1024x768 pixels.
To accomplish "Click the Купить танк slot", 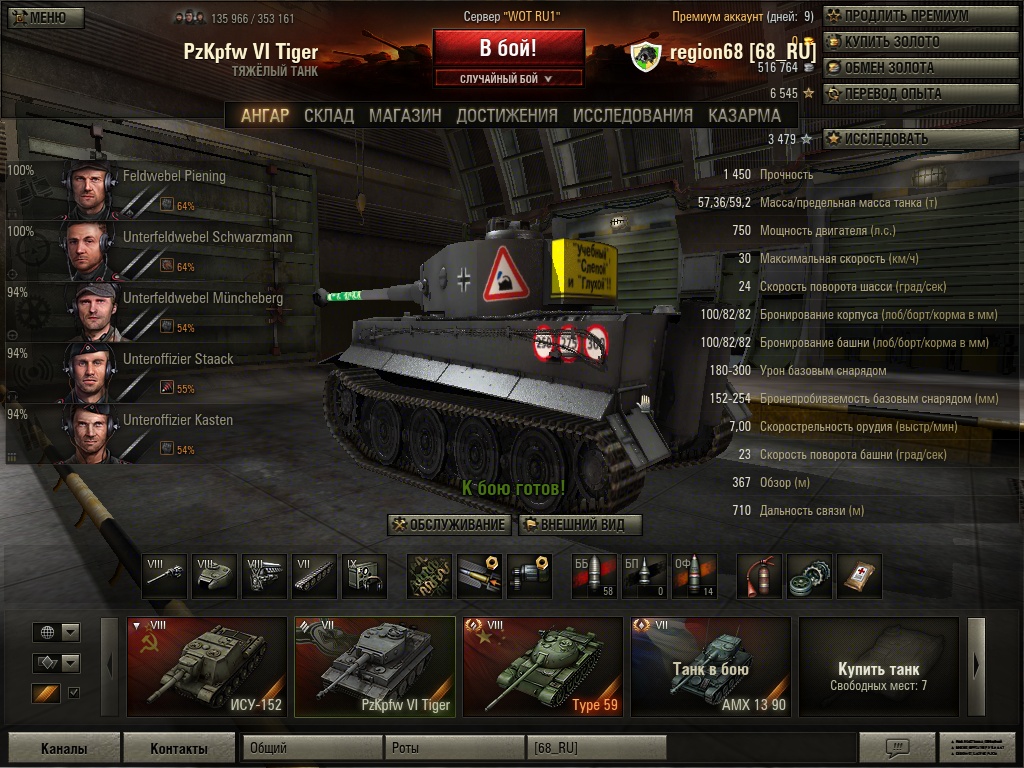I will coord(878,667).
